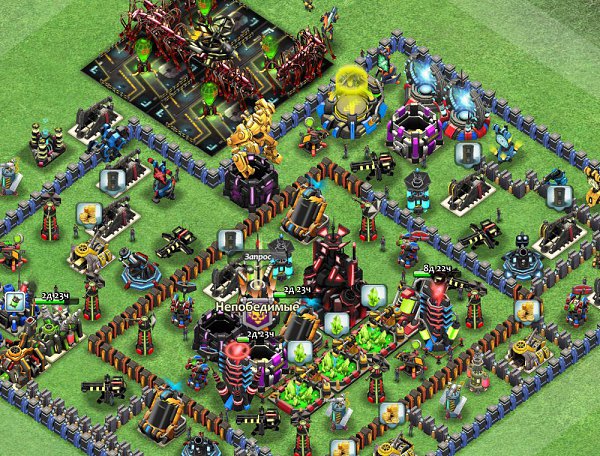The image size is (600, 456).
Task: Collect the green cube resource bubble
Action: click(x=14, y=302)
